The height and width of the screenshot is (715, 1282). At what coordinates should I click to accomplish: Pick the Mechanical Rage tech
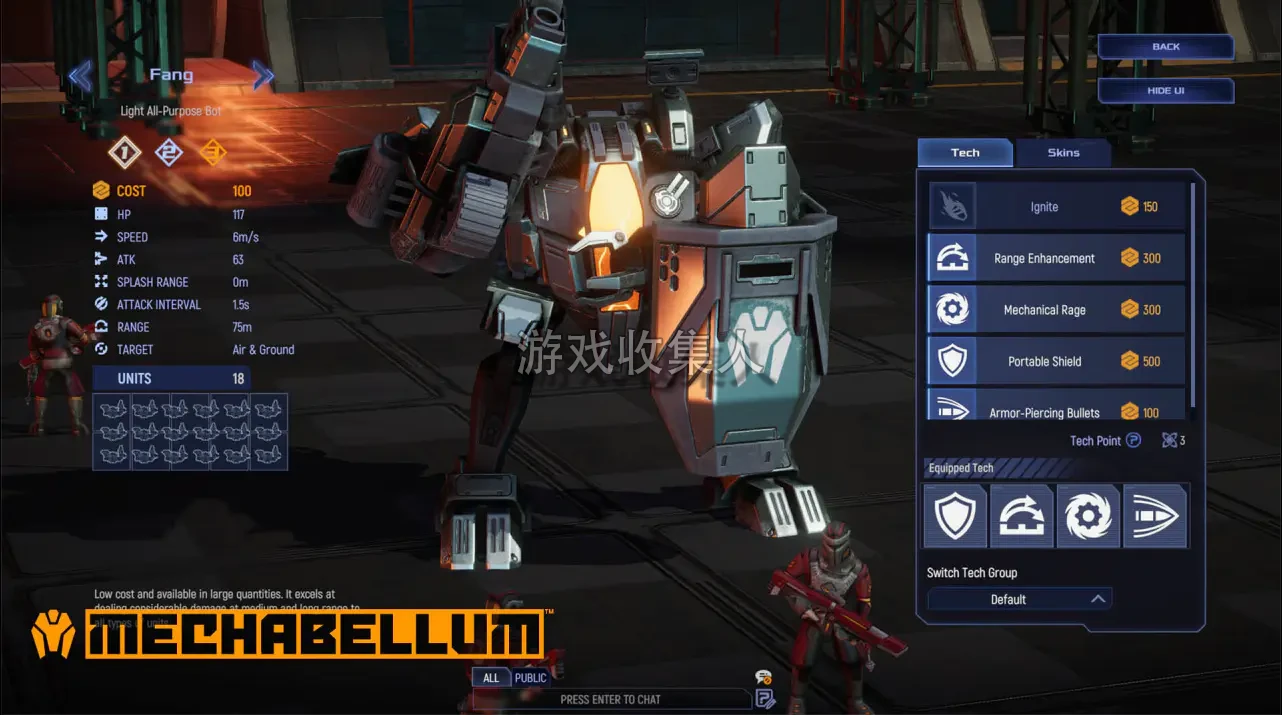pyautogui.click(x=1056, y=310)
